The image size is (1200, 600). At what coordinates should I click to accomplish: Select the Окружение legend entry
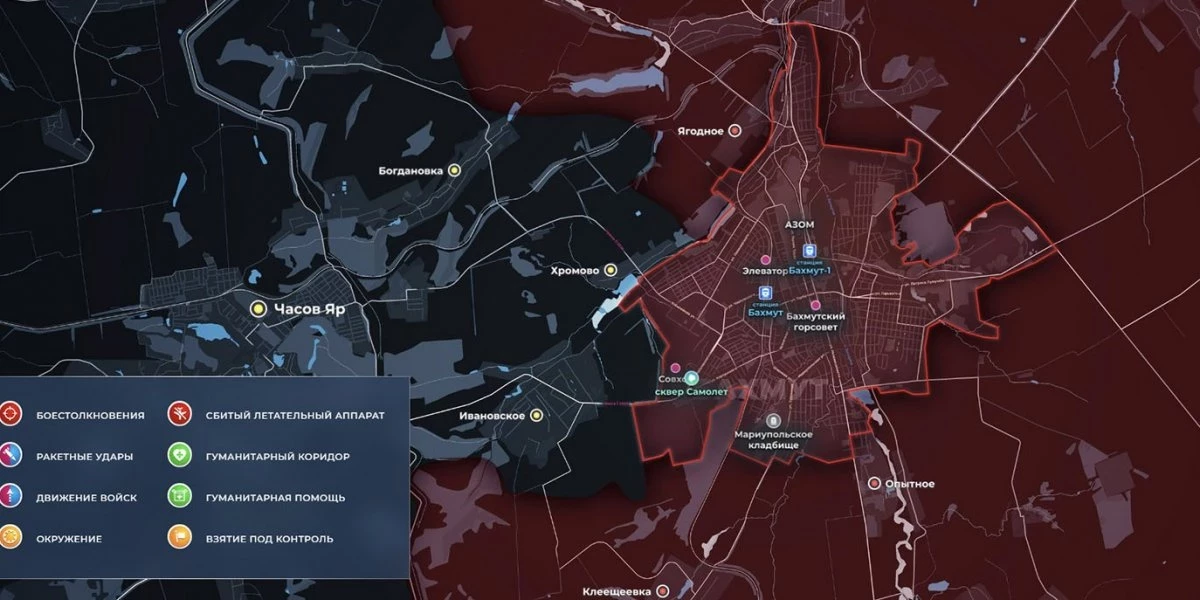tap(11, 538)
